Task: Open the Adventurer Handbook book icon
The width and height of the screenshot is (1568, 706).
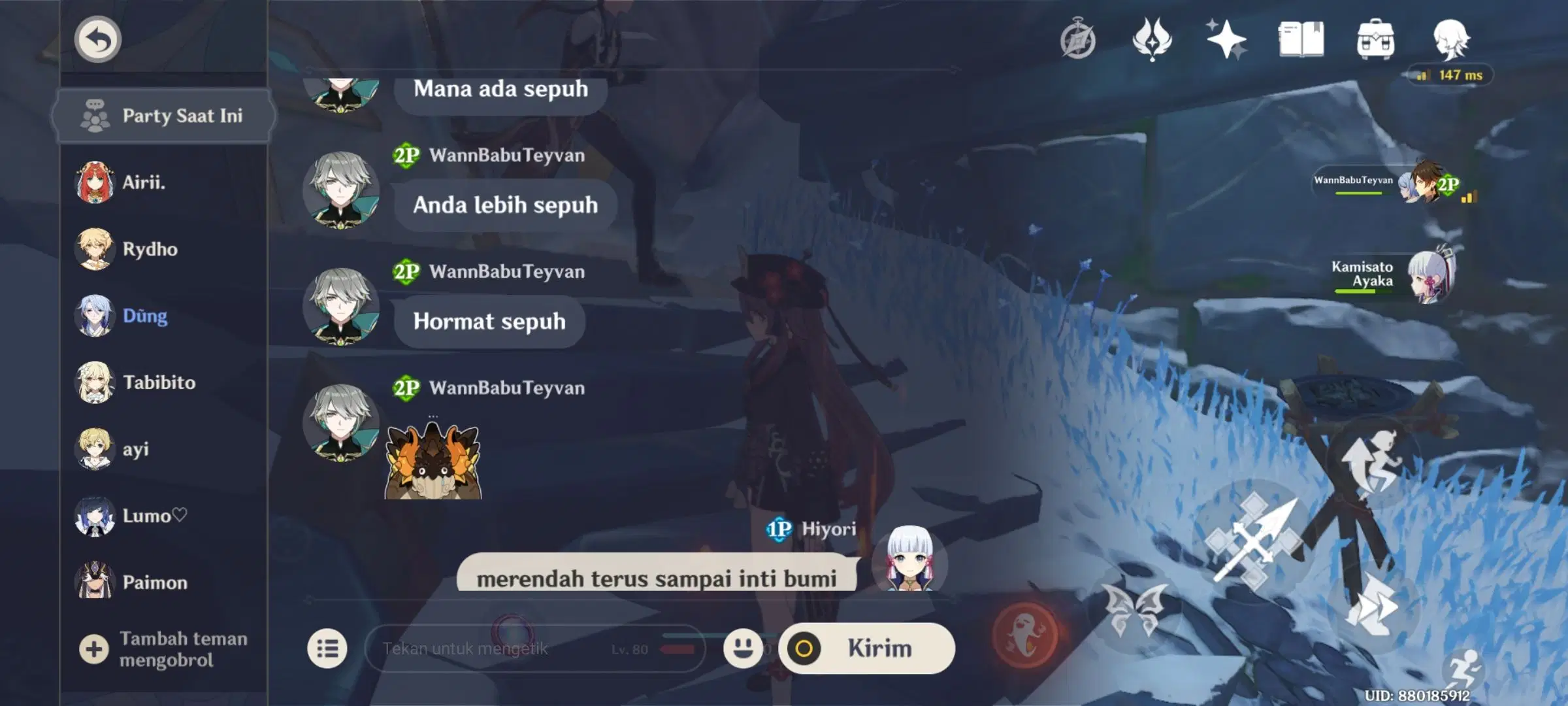Action: coord(1302,39)
